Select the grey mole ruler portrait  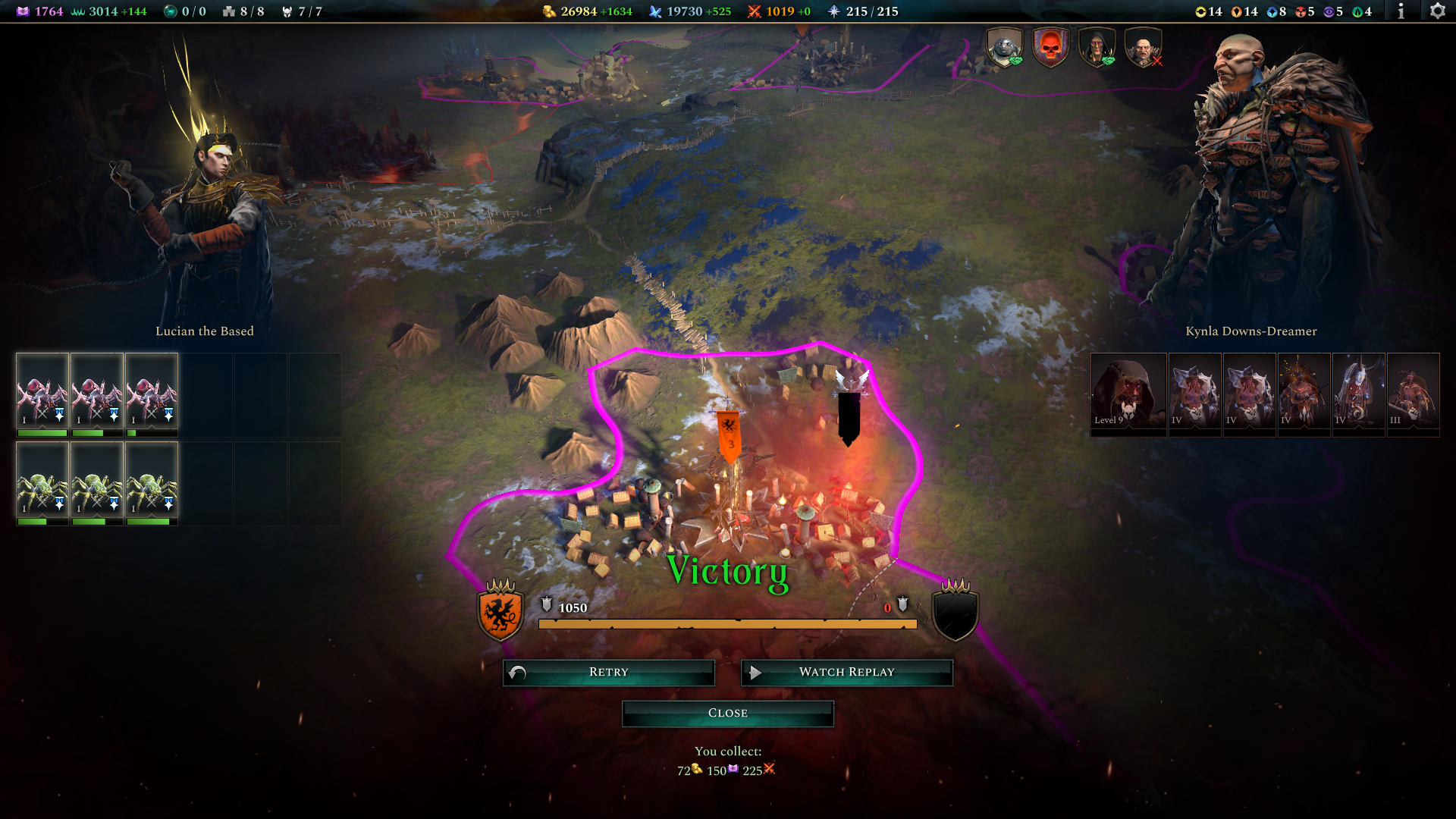pos(1004,48)
